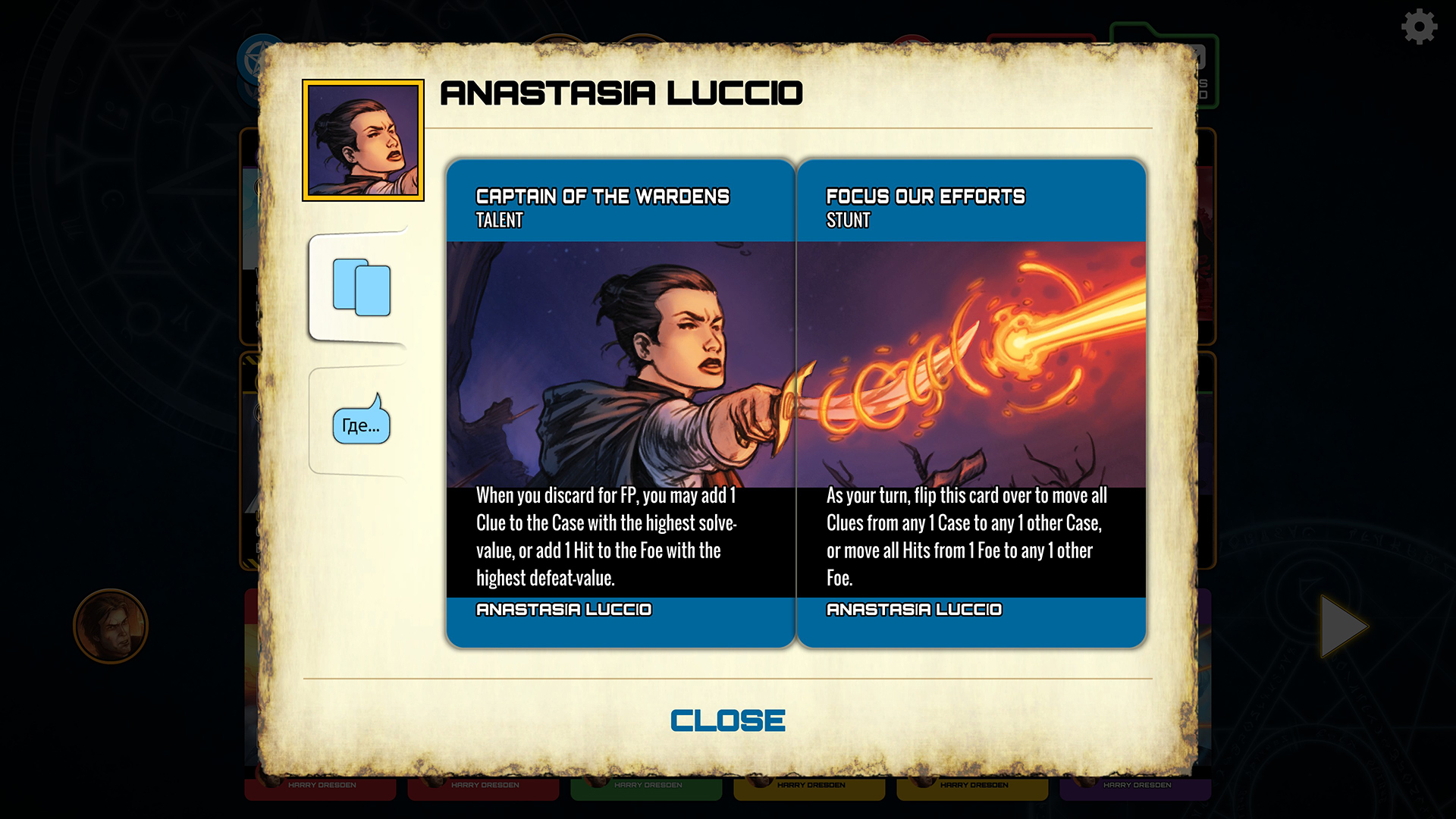Click the CLOSE button
The image size is (1456, 819).
(727, 719)
